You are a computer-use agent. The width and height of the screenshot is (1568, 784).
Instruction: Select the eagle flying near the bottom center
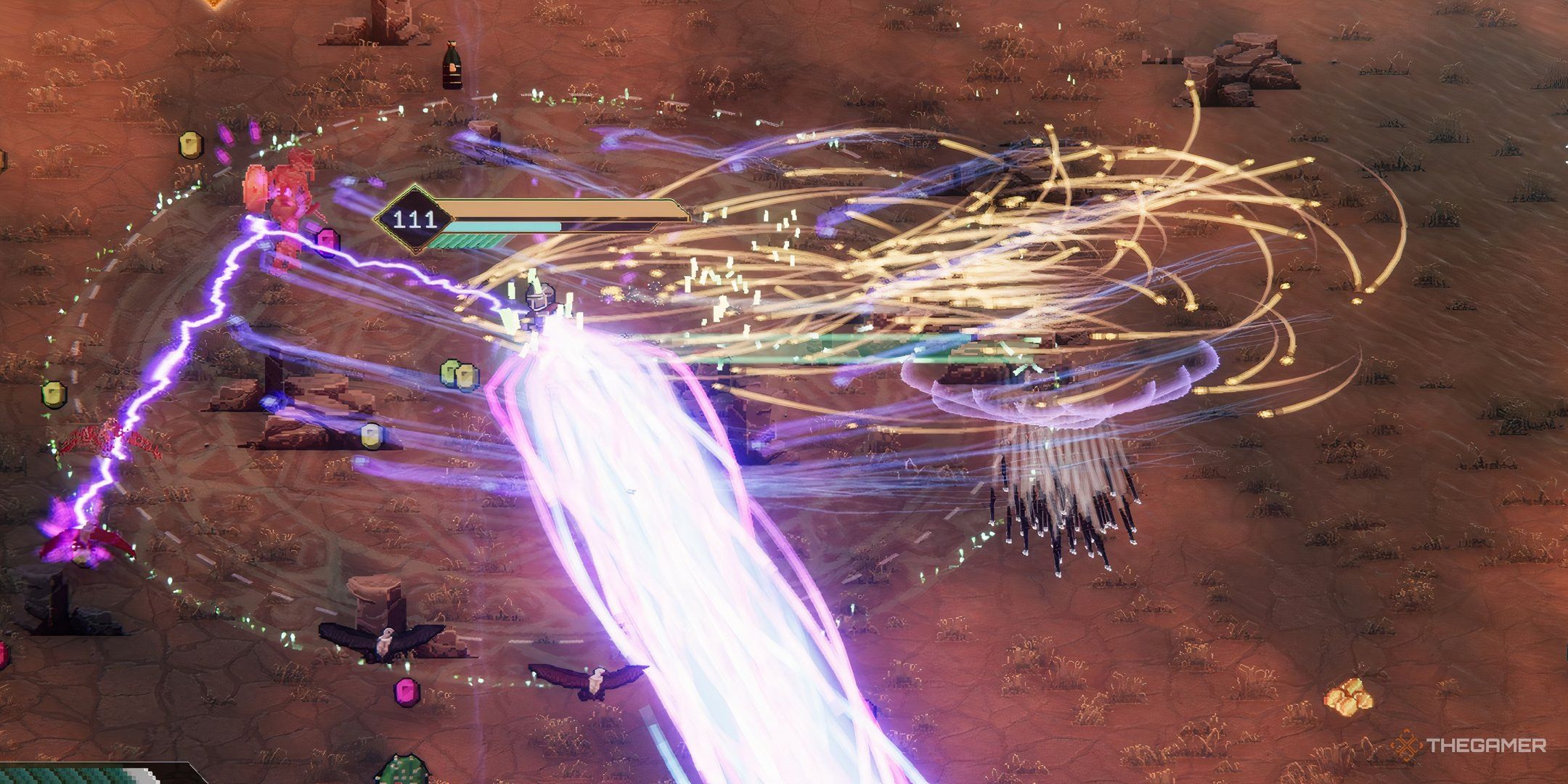[594, 680]
